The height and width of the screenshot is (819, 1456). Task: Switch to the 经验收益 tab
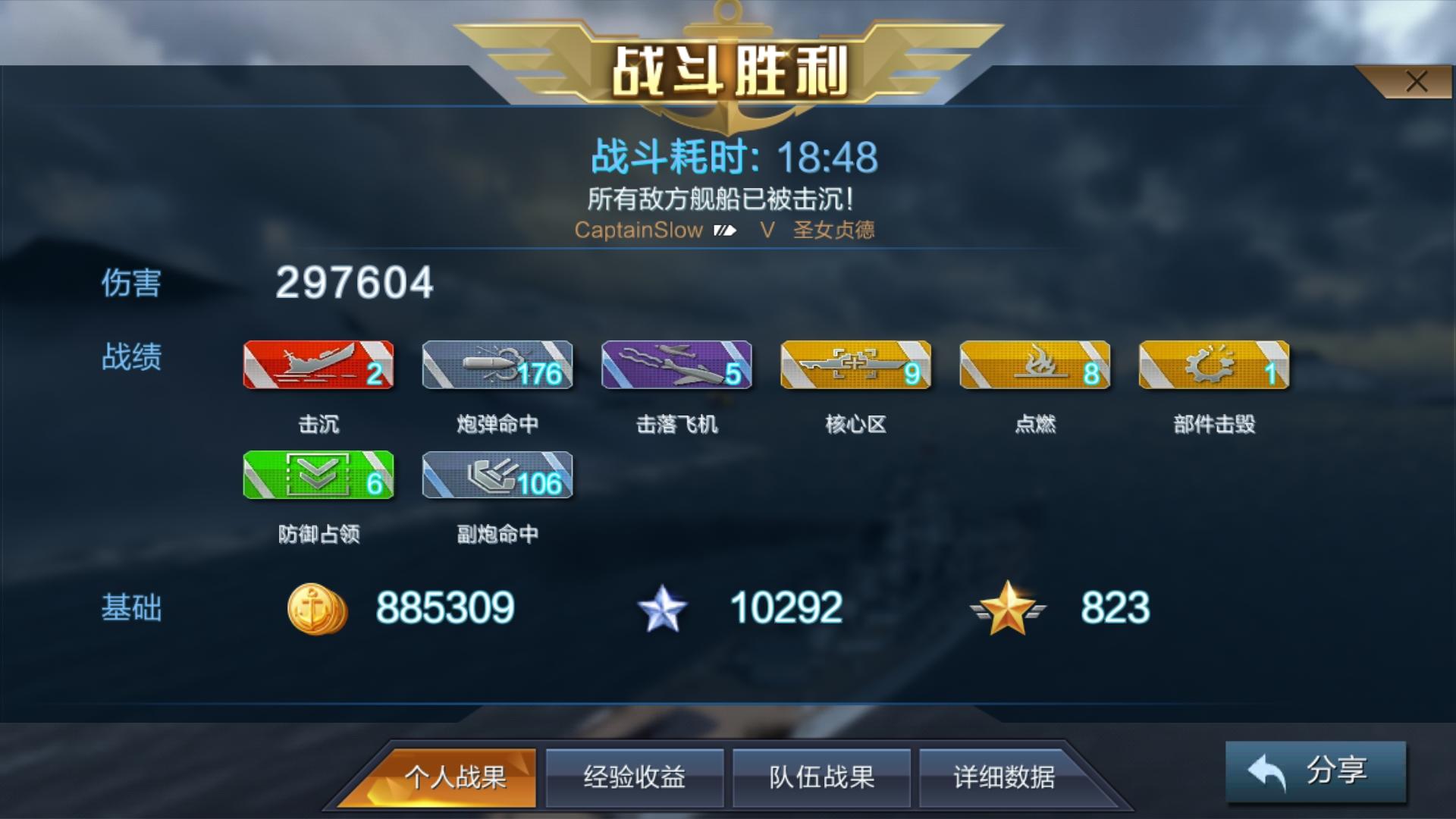tap(635, 777)
